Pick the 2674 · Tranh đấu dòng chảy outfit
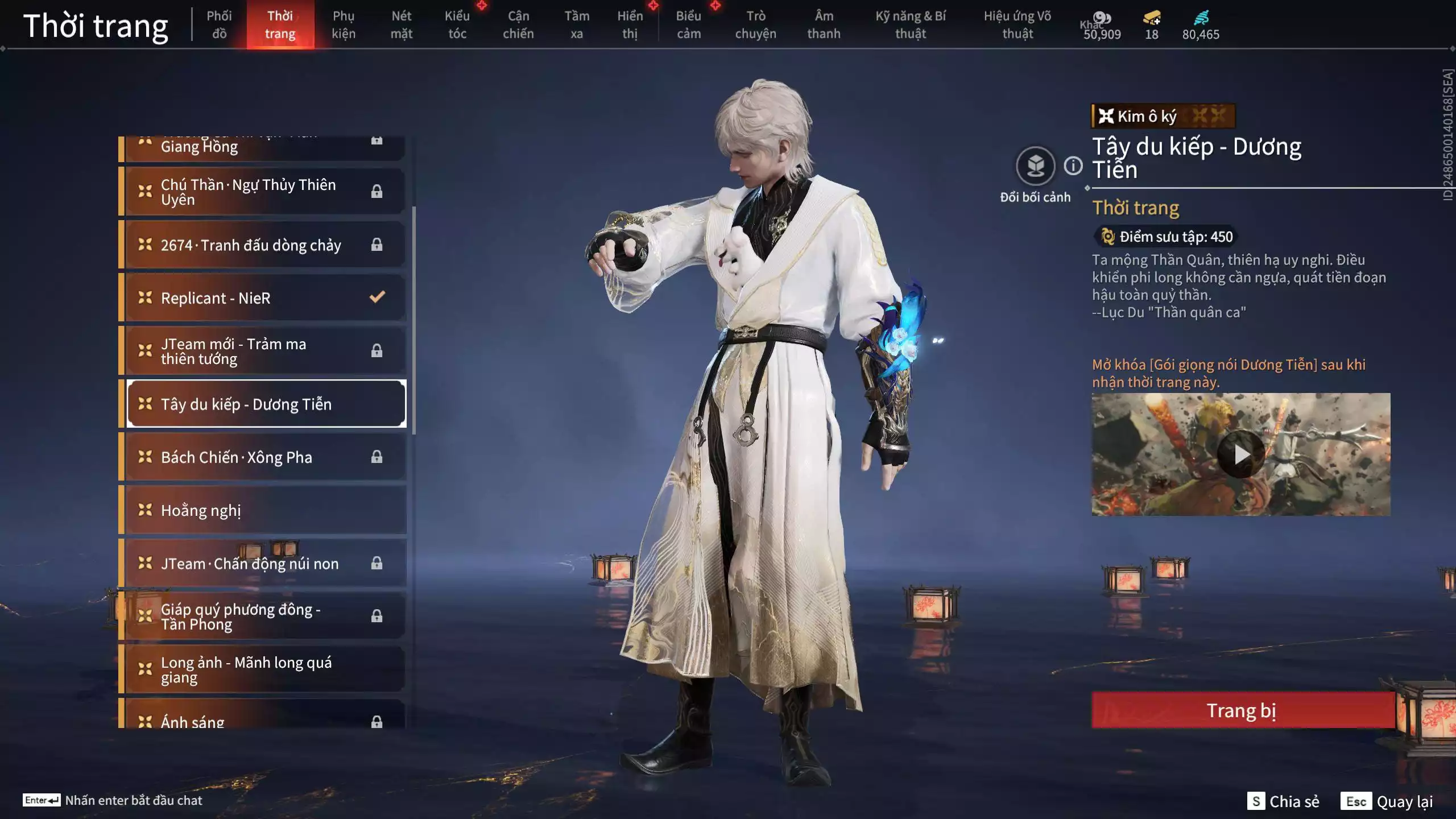Screen dimensions: 1456x819 265,245
